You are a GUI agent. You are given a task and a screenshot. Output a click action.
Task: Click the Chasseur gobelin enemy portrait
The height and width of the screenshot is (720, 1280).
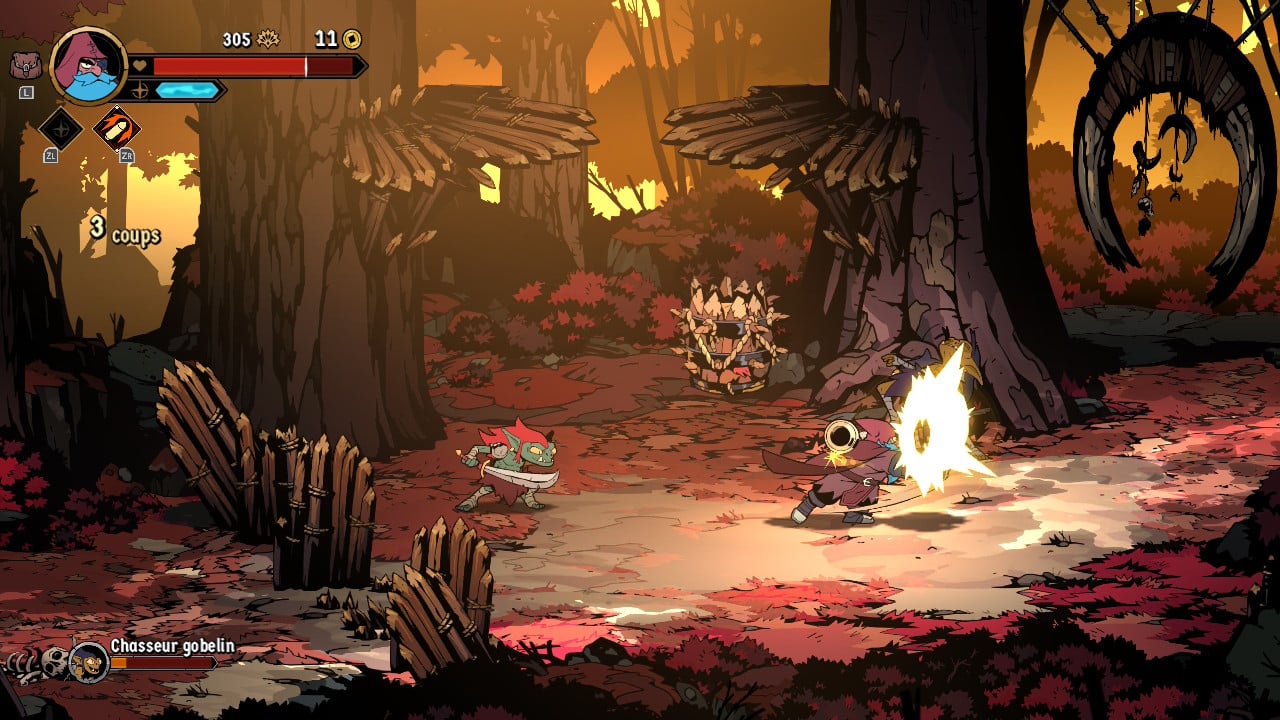(89, 661)
